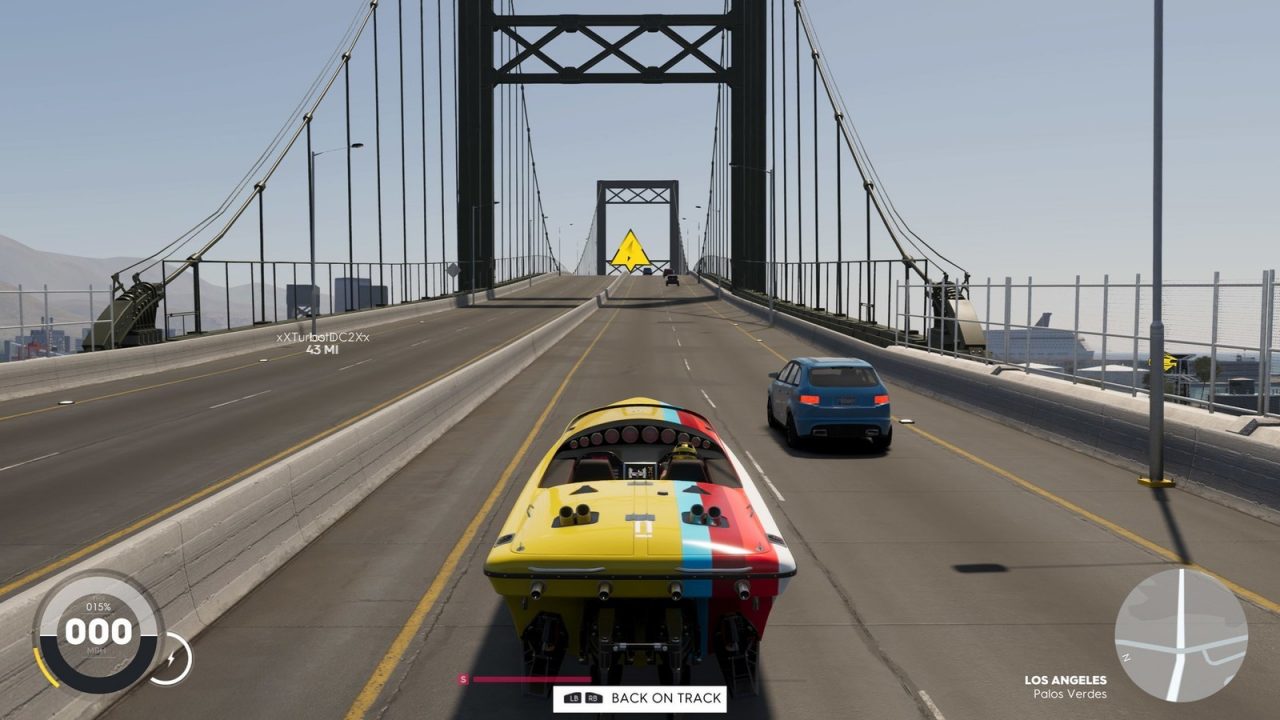Click the circular speedometer gauge
1280x720 pixels.
tap(100, 632)
